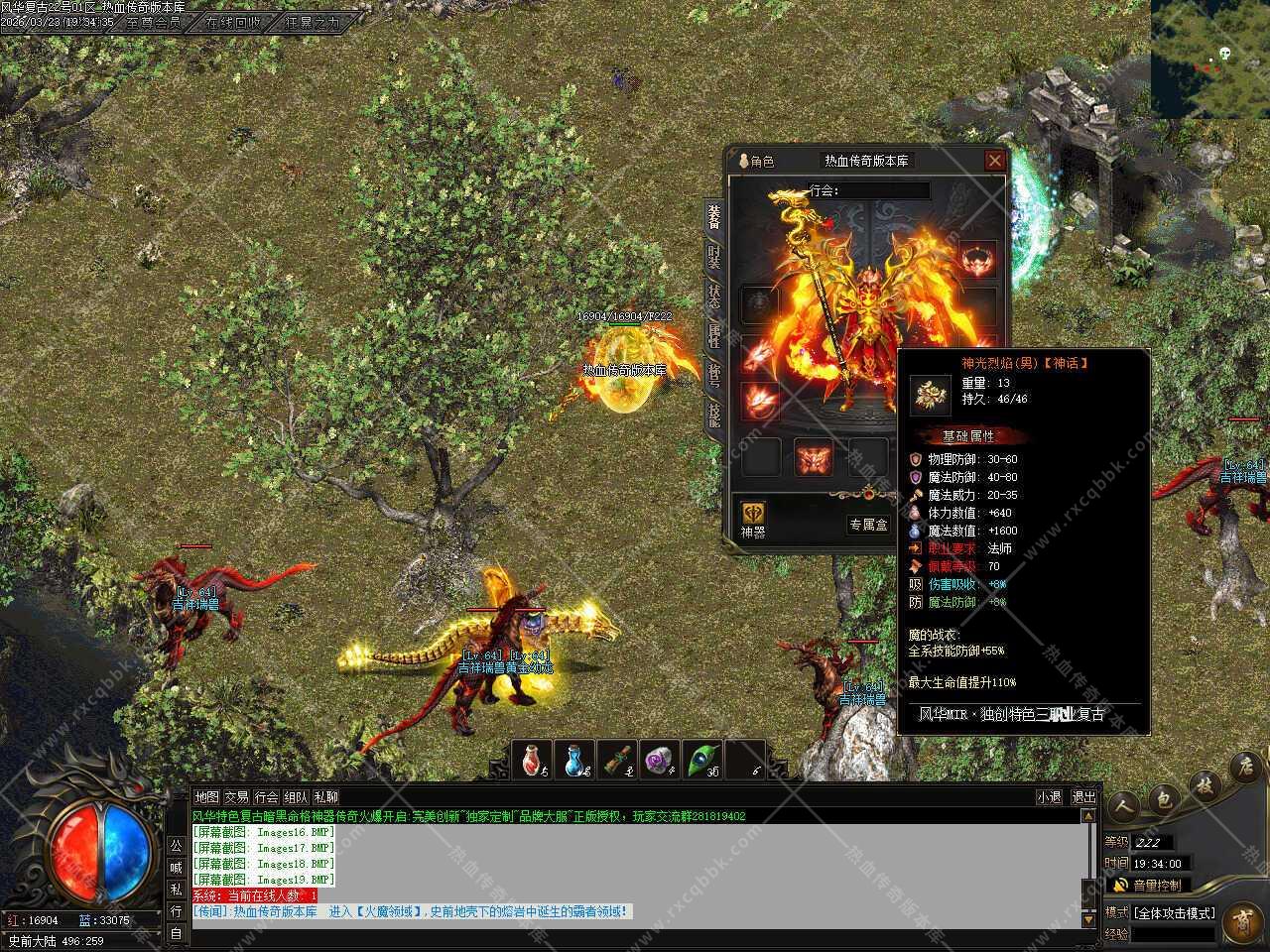The height and width of the screenshot is (952, 1270).
Task: Click the 地图 map chat button
Action: [206, 797]
